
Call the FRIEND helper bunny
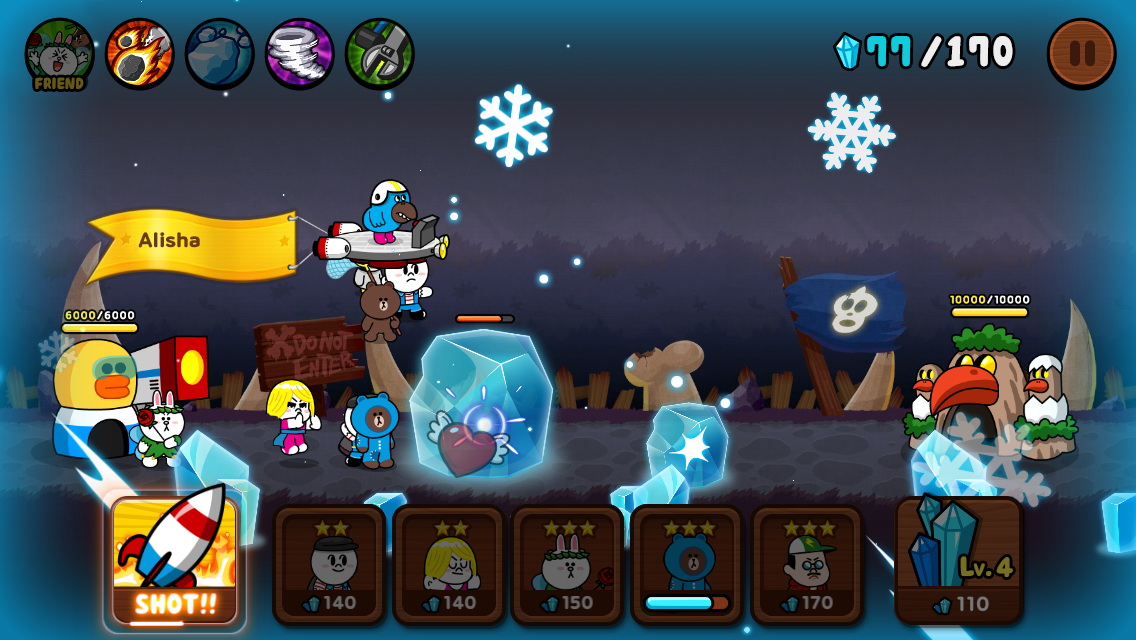point(59,54)
